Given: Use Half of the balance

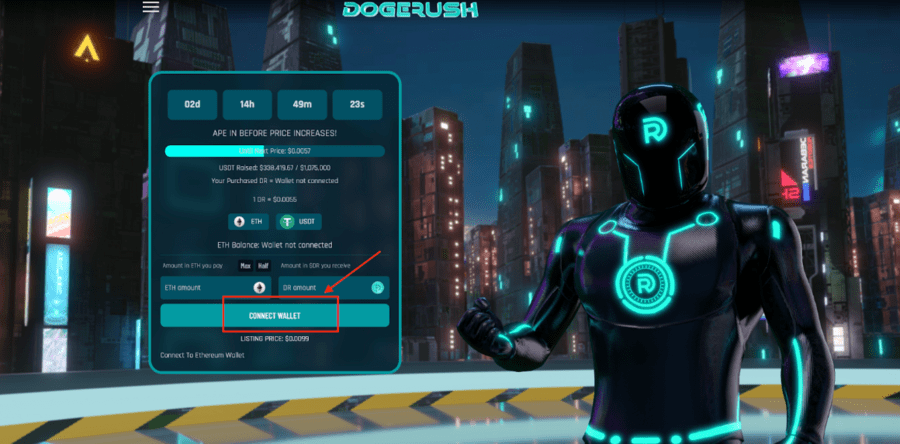Looking at the screenshot, I should coord(263,266).
